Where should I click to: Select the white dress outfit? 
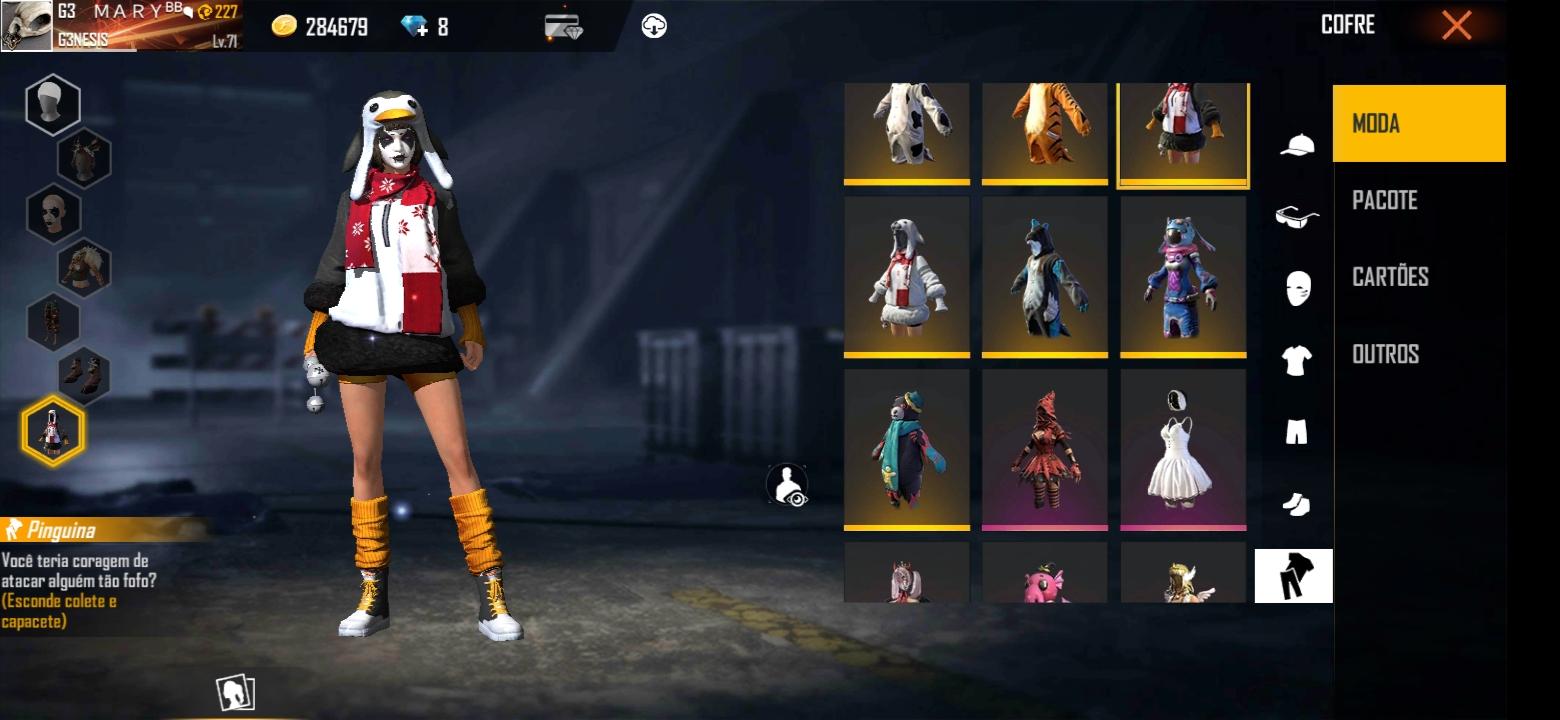pos(1183,448)
